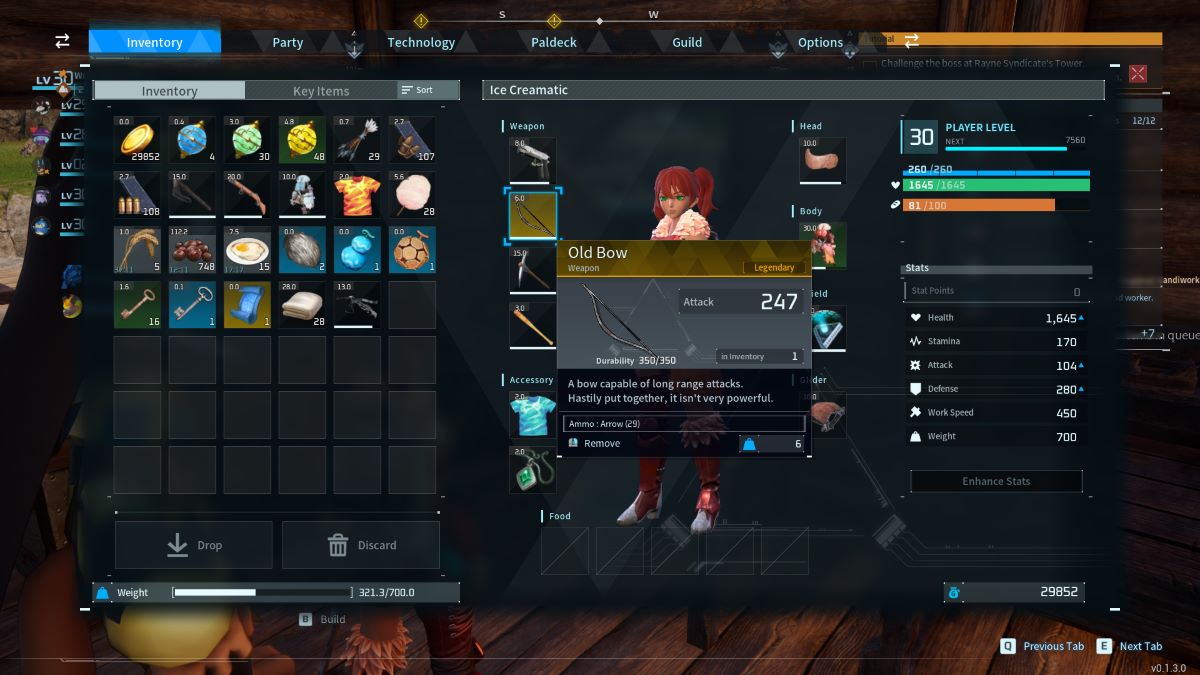This screenshot has width=1200, height=675.
Task: Discard the selected item
Action: (x=361, y=545)
